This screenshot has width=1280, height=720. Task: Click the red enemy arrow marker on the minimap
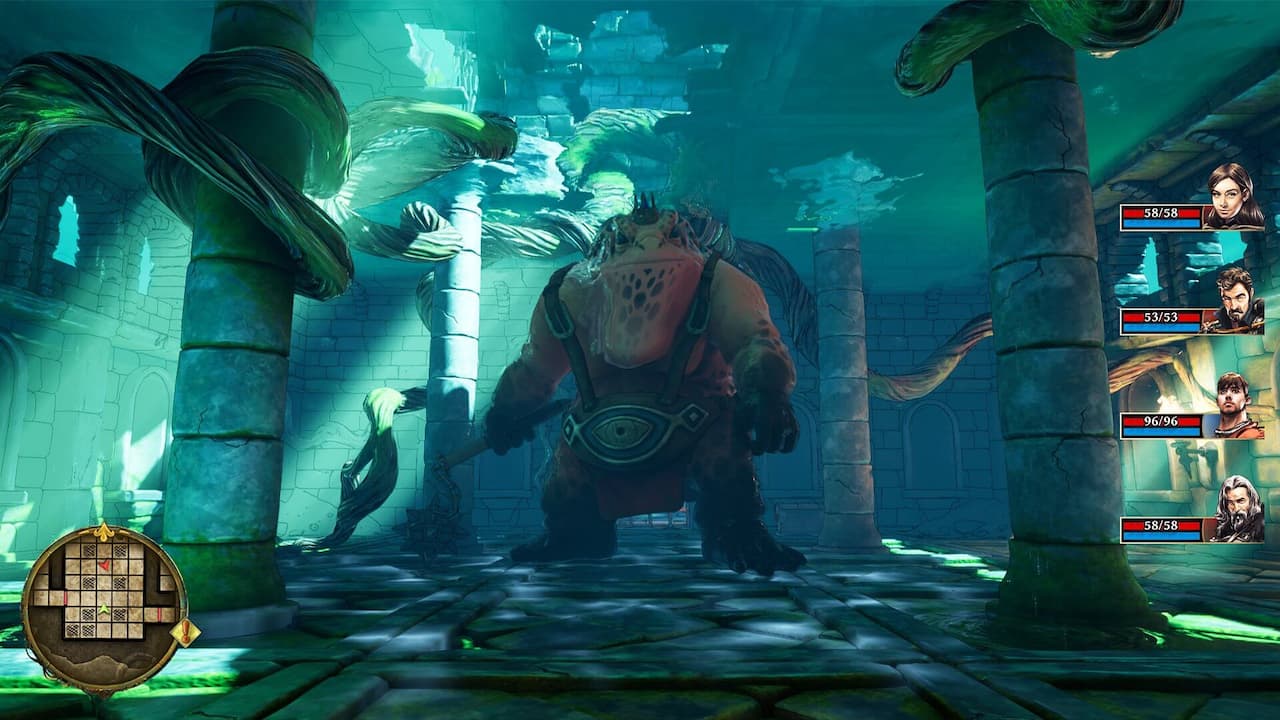[x=104, y=565]
